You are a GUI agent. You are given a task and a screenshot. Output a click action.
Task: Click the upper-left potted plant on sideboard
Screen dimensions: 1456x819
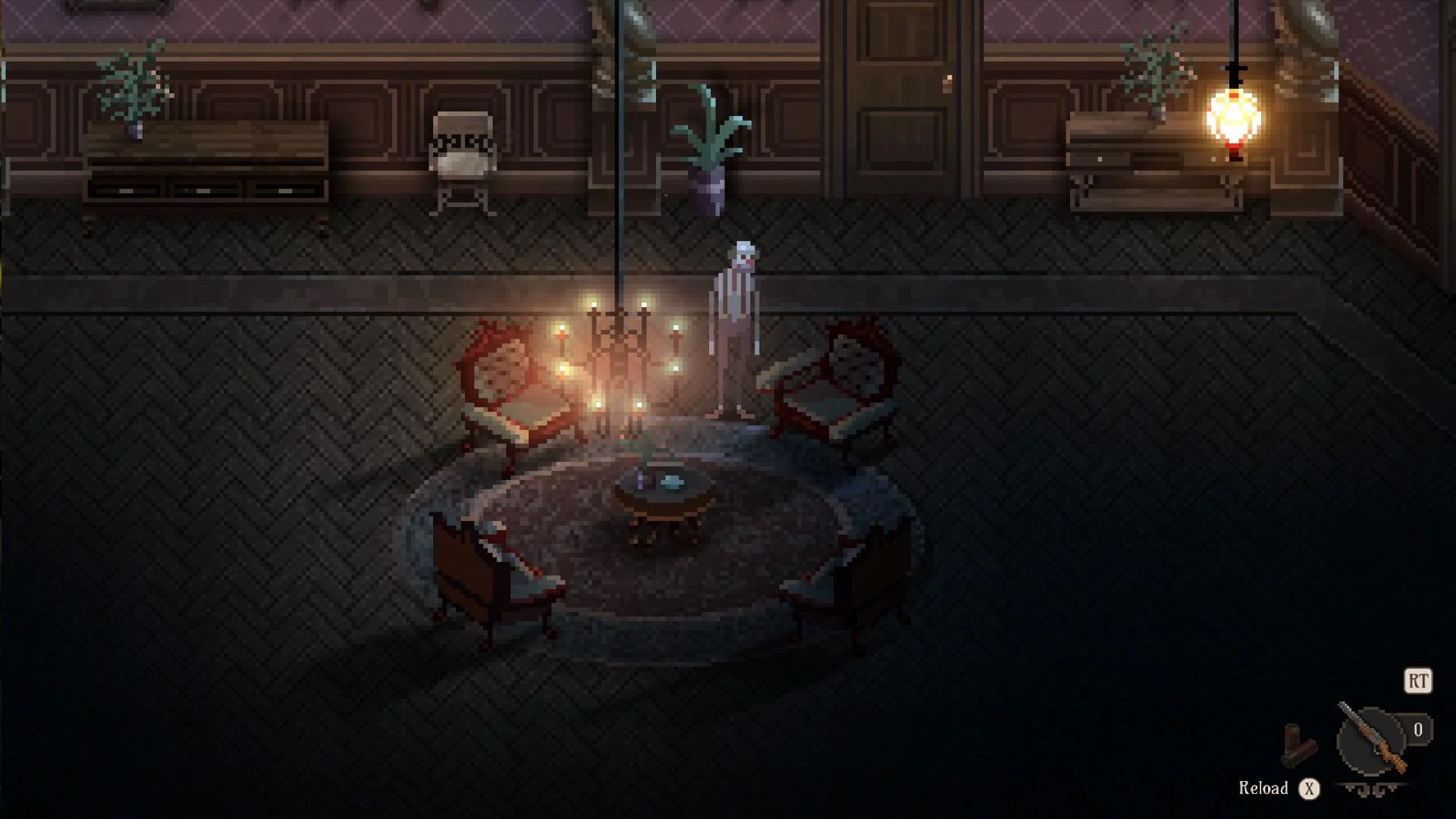tap(133, 83)
